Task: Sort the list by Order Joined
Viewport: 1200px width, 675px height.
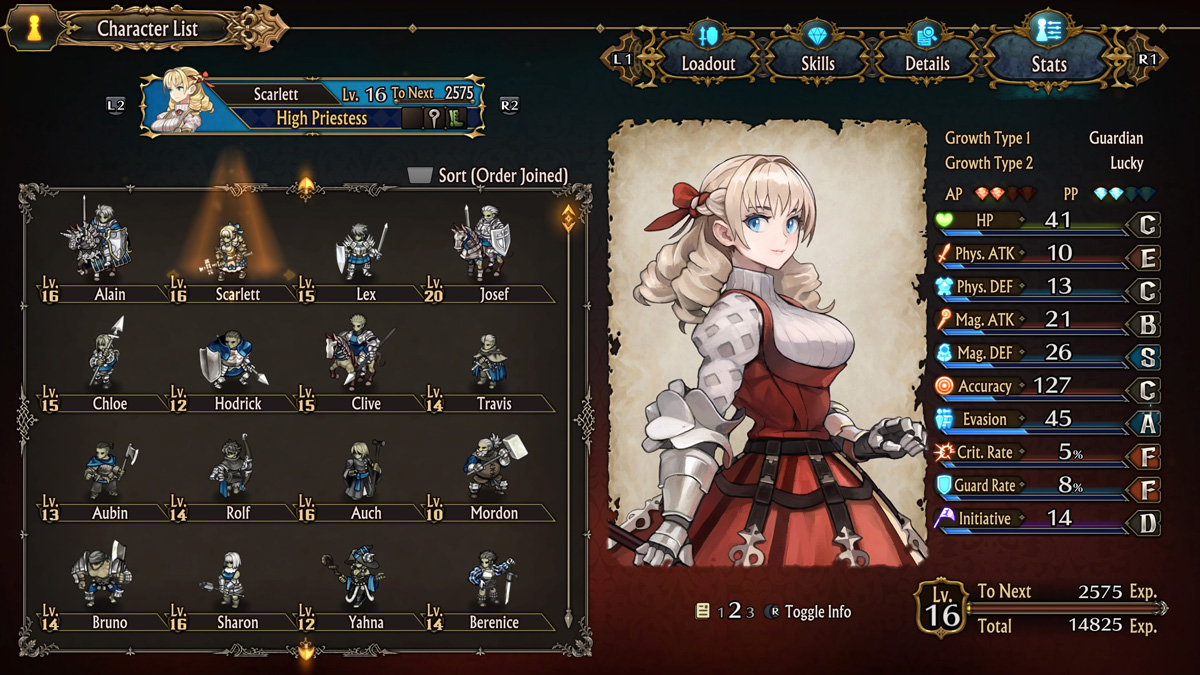Action: [490, 176]
